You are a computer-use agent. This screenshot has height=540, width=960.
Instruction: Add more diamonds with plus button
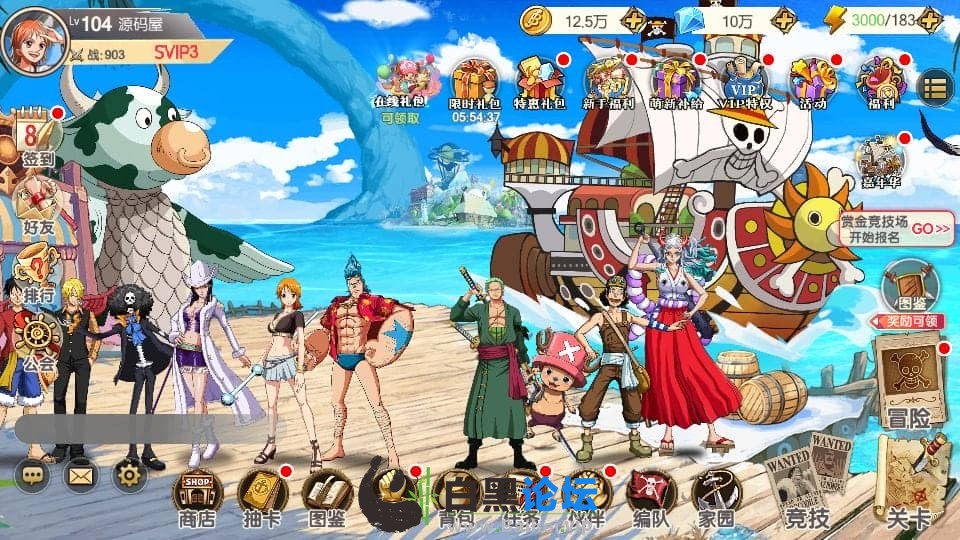click(x=785, y=20)
